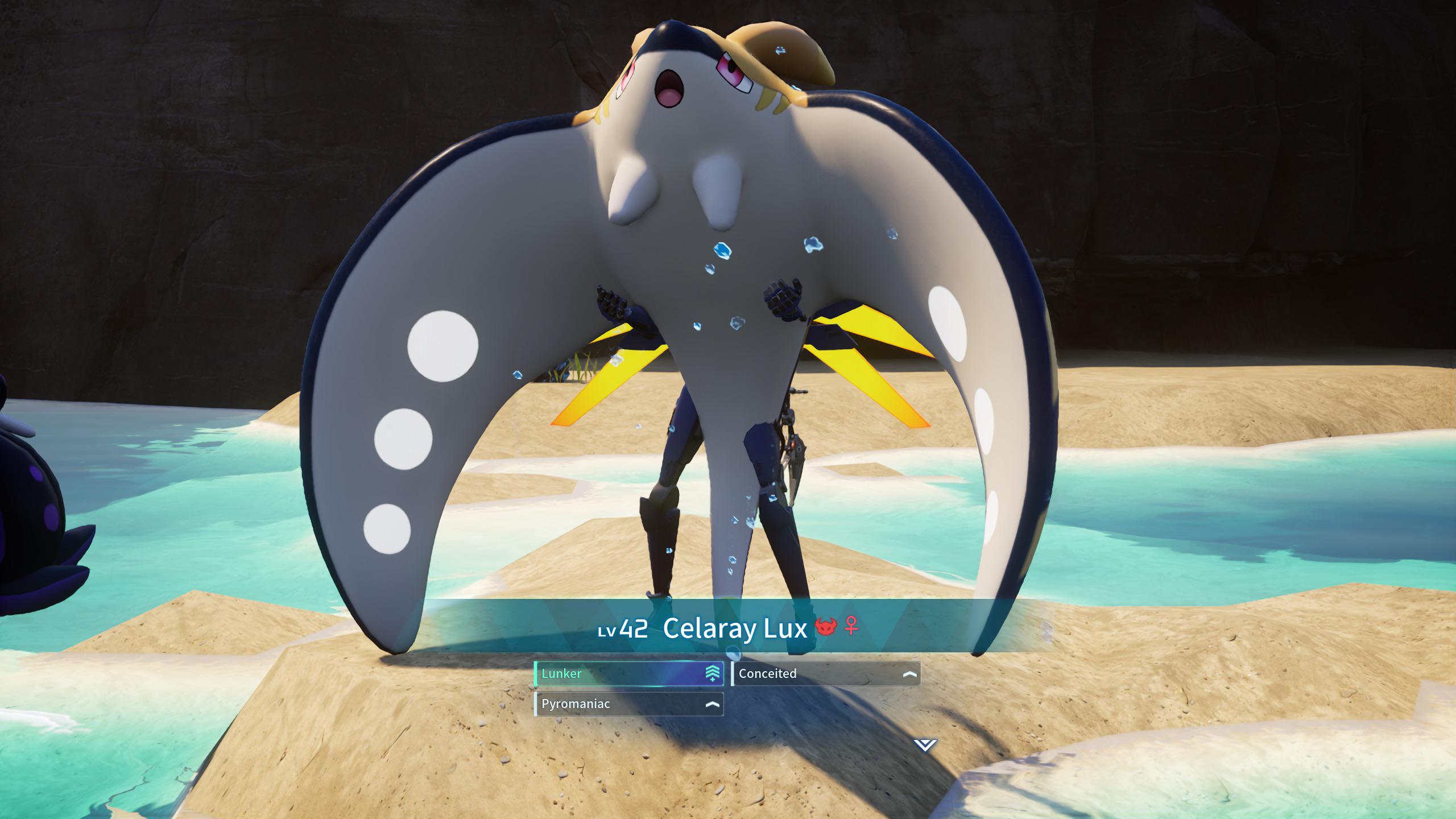Click the down chevron below the skills
This screenshot has width=1456, height=819.
[925, 744]
